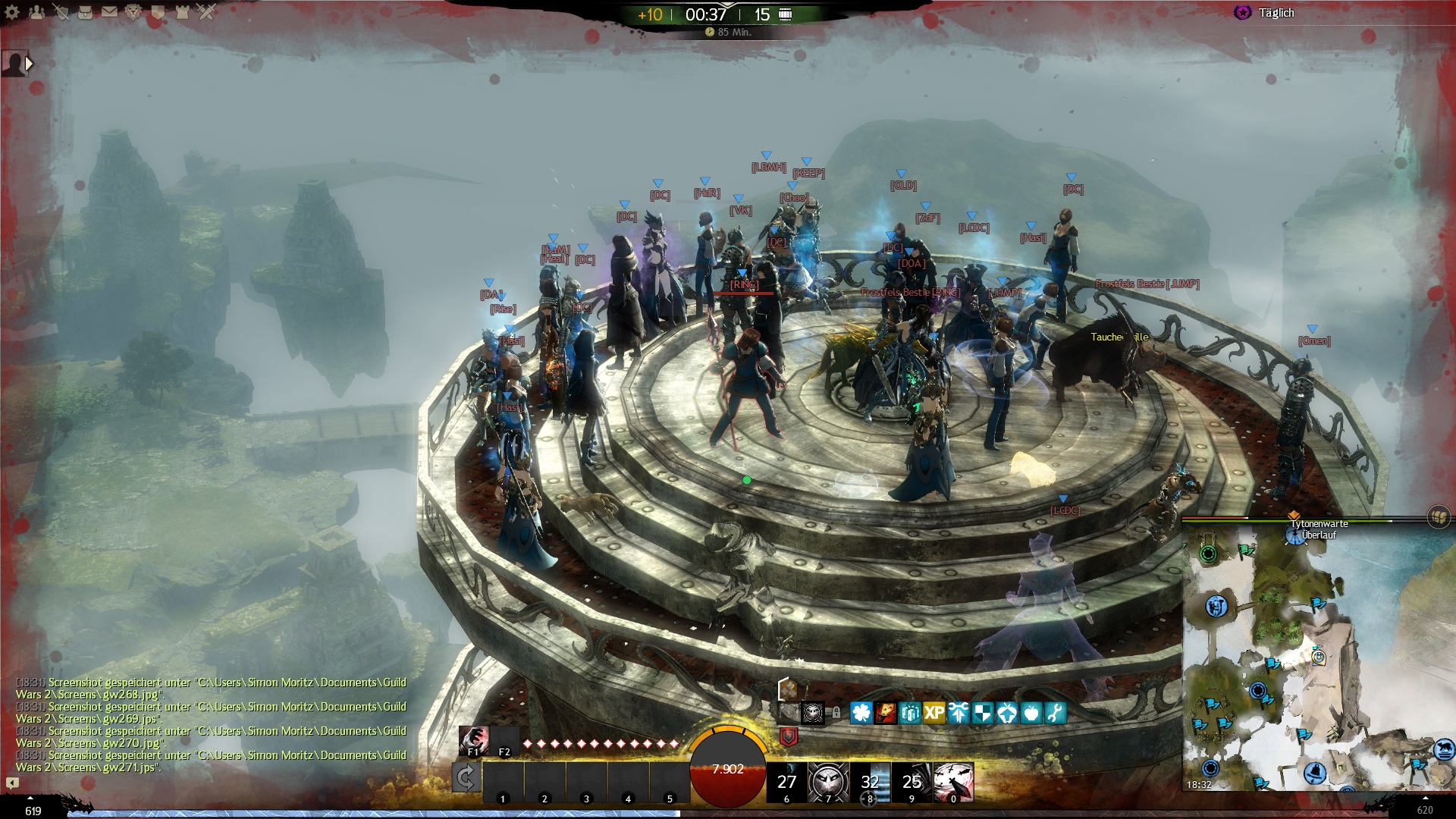Open the World vs World castle tower icon

pyautogui.click(x=182, y=12)
